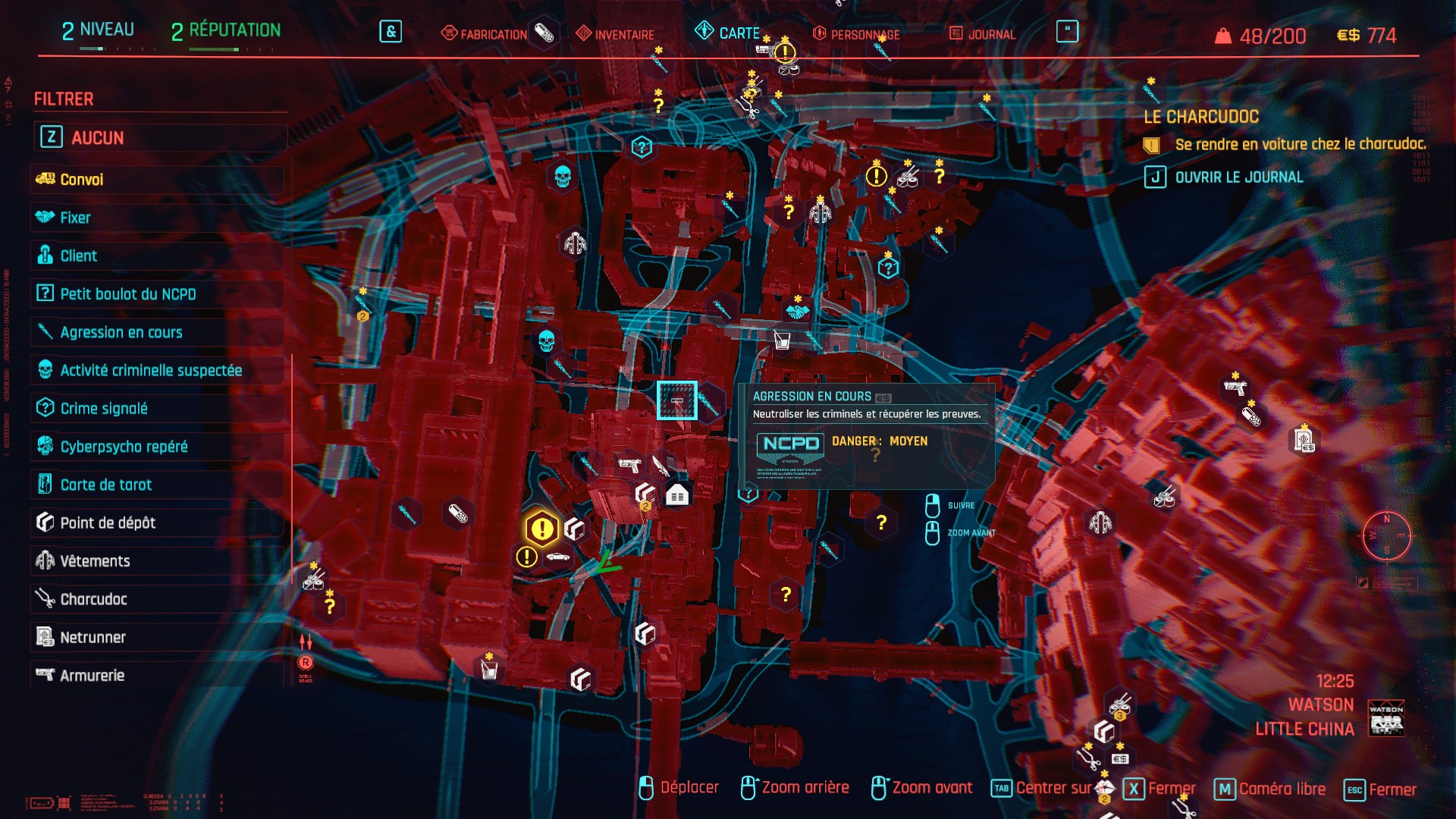Filter map by Carte de tarot

106,485
